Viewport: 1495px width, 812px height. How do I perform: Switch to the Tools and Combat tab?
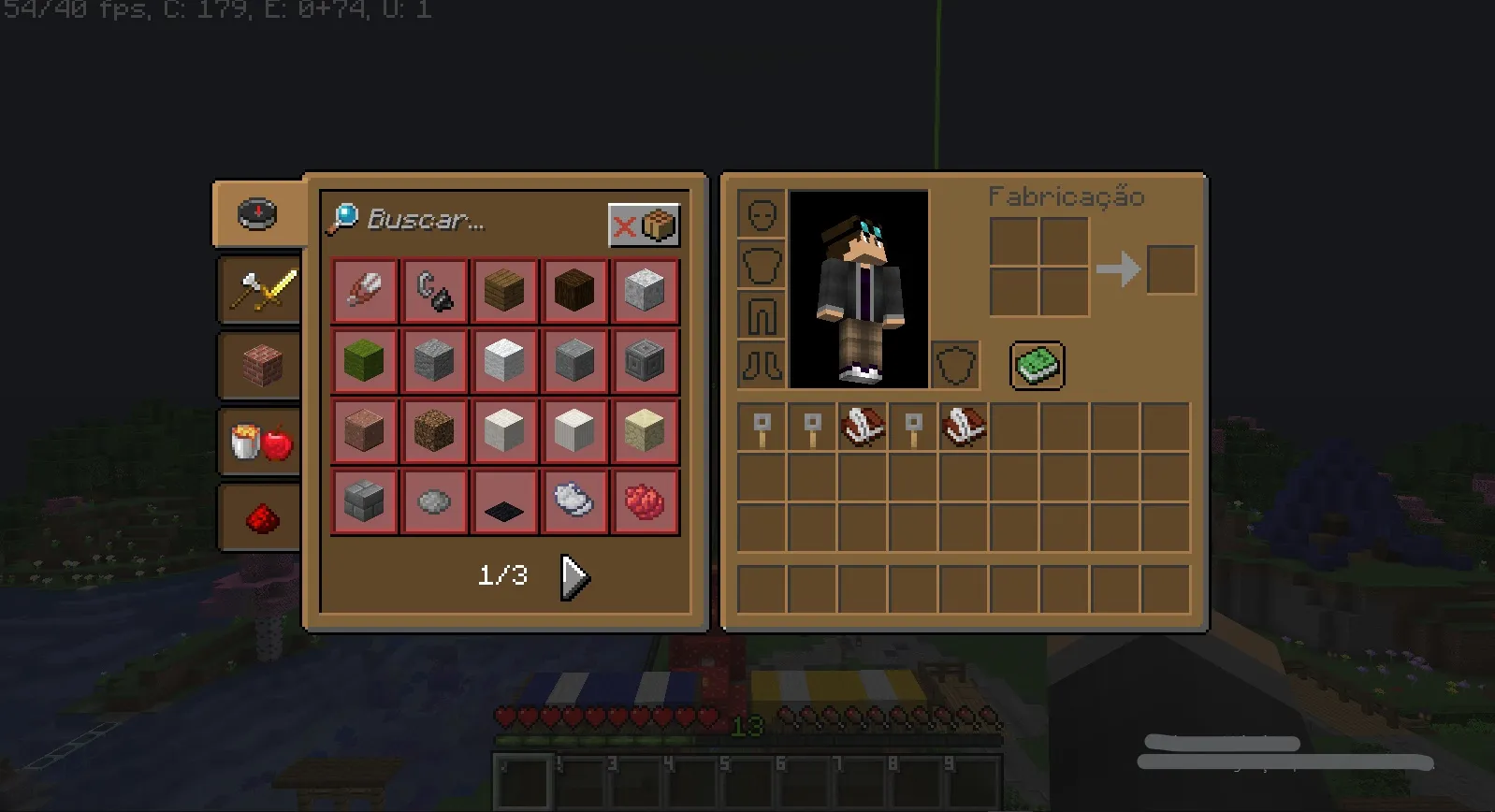(x=258, y=290)
